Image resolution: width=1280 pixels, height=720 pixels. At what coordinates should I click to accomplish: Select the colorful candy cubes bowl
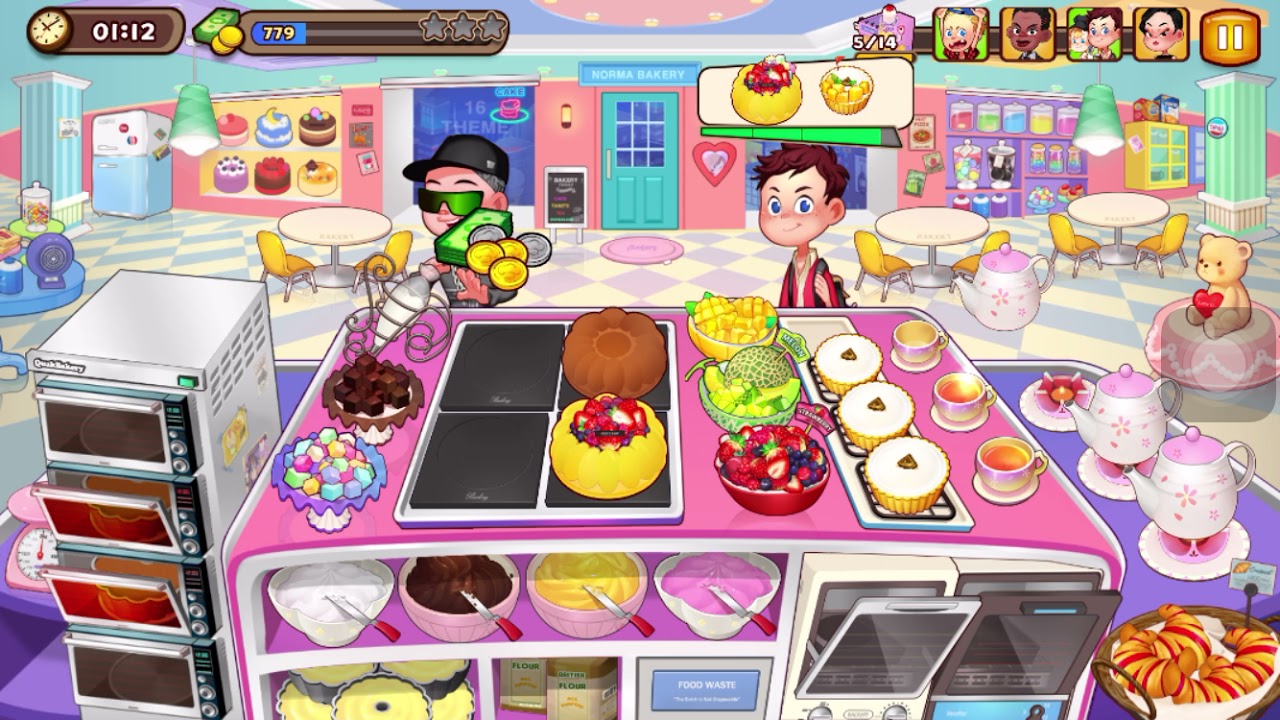[x=328, y=473]
